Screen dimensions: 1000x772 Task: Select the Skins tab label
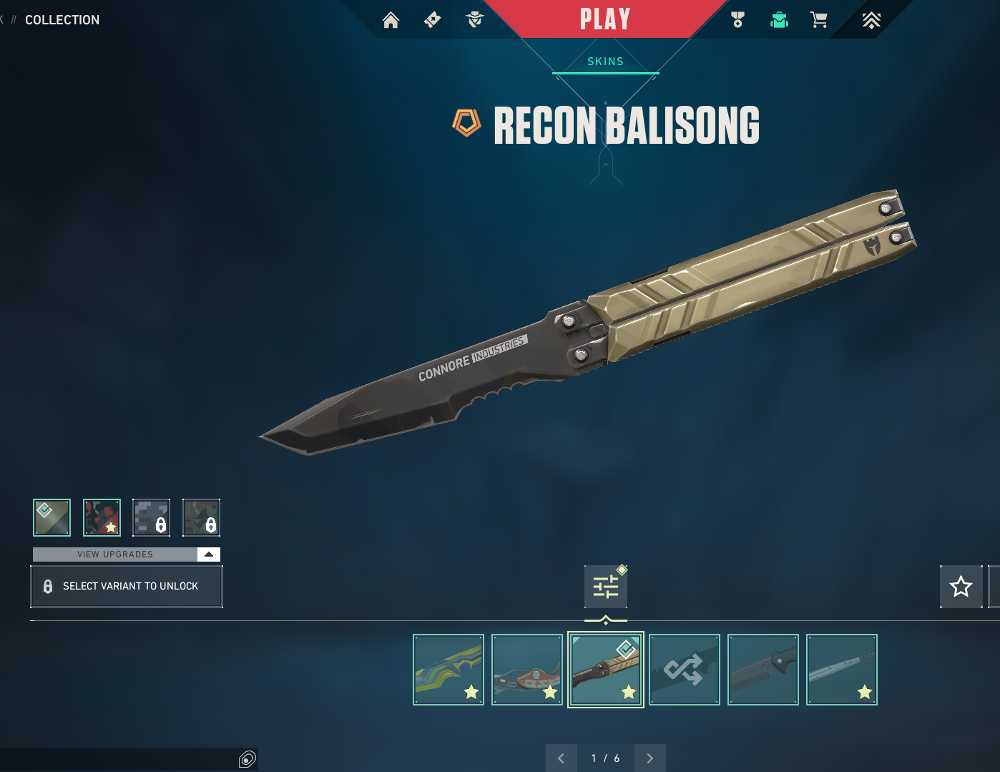605,62
